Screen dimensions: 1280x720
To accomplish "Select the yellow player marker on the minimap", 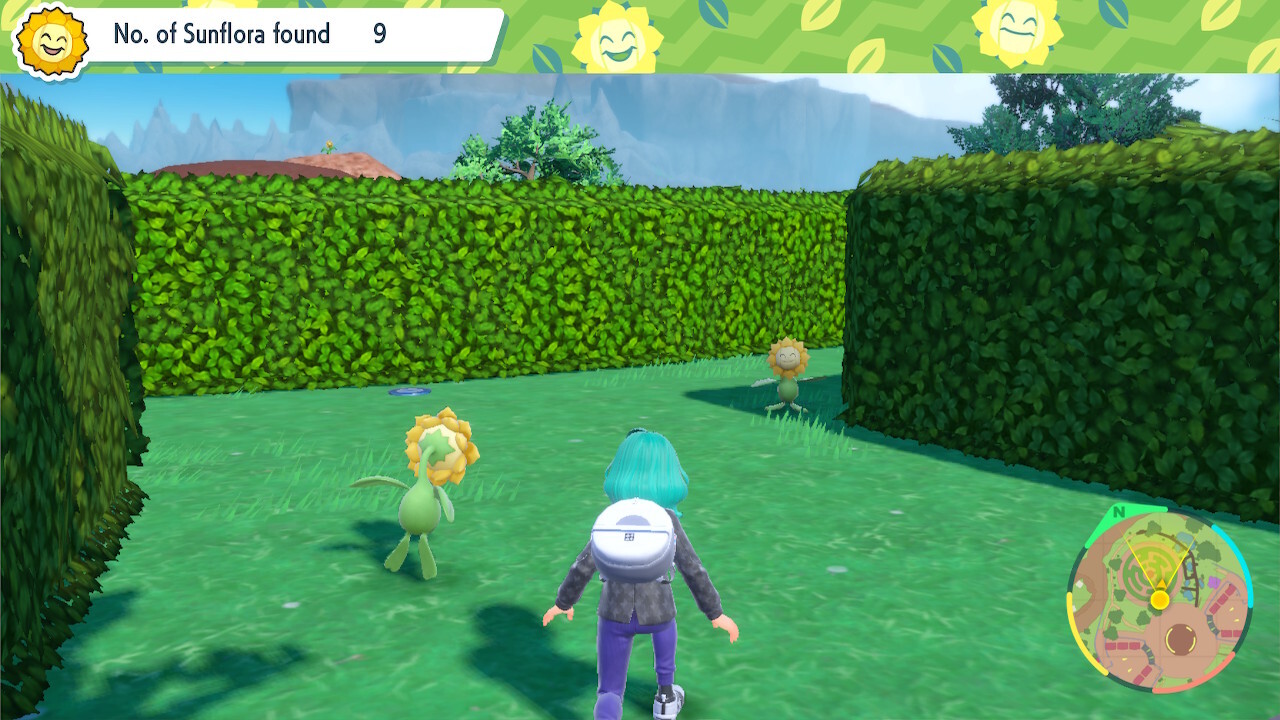I will [x=1159, y=599].
